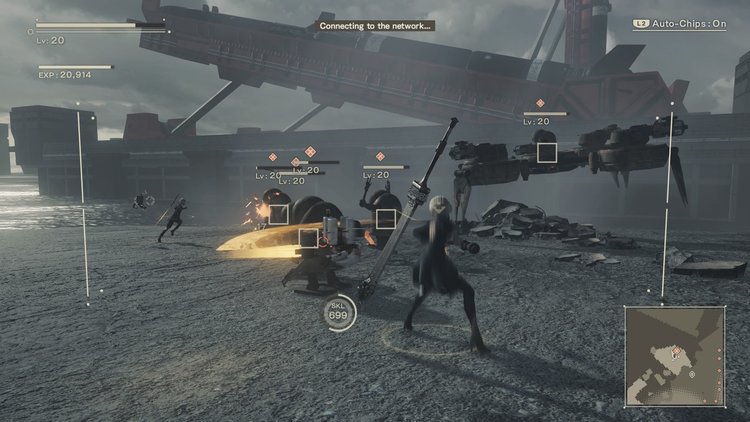Select the target marker on the flying machine
750x422 pixels.
(x=546, y=152)
